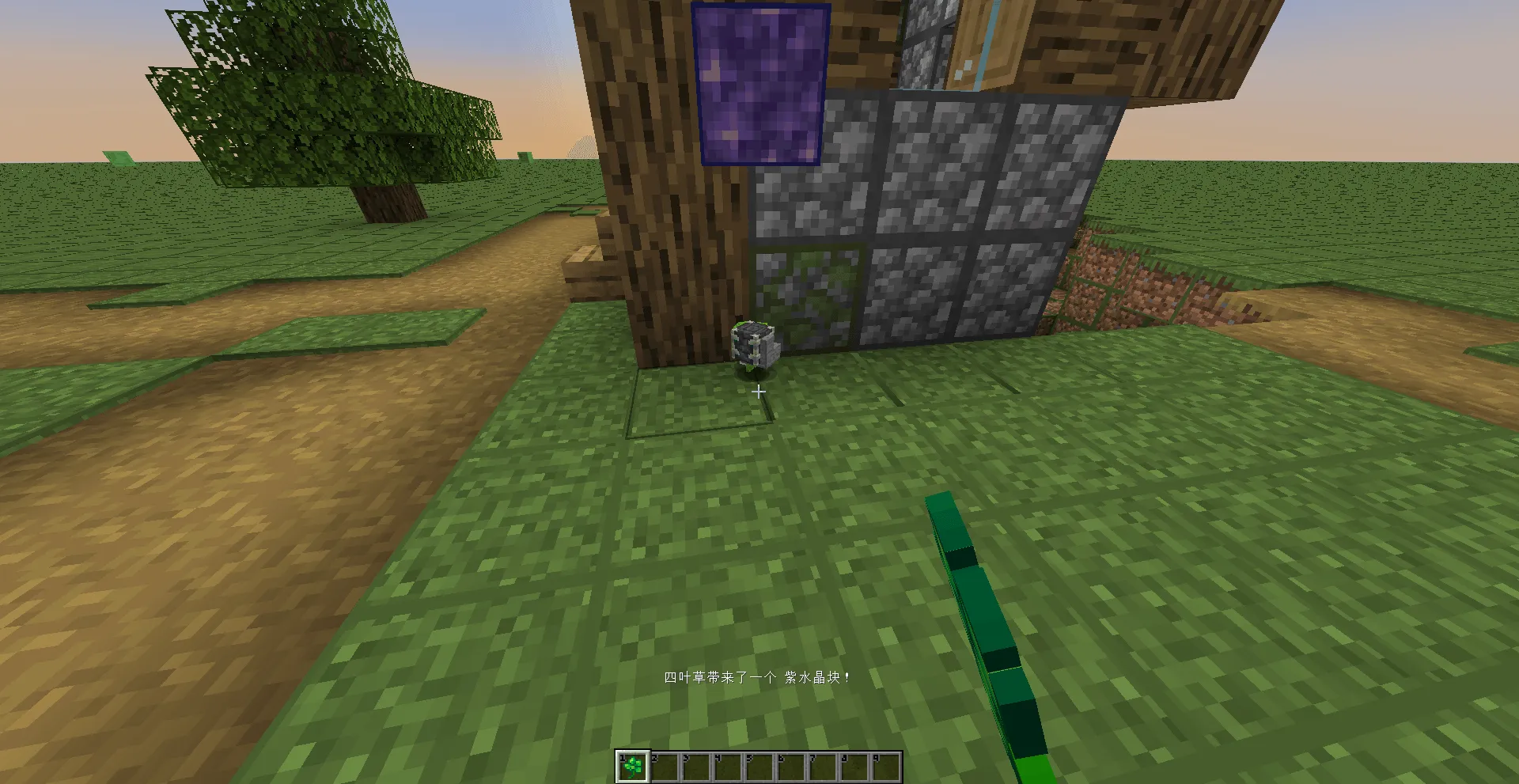
Task: Click the crosshair at screen center
Action: pos(758,391)
